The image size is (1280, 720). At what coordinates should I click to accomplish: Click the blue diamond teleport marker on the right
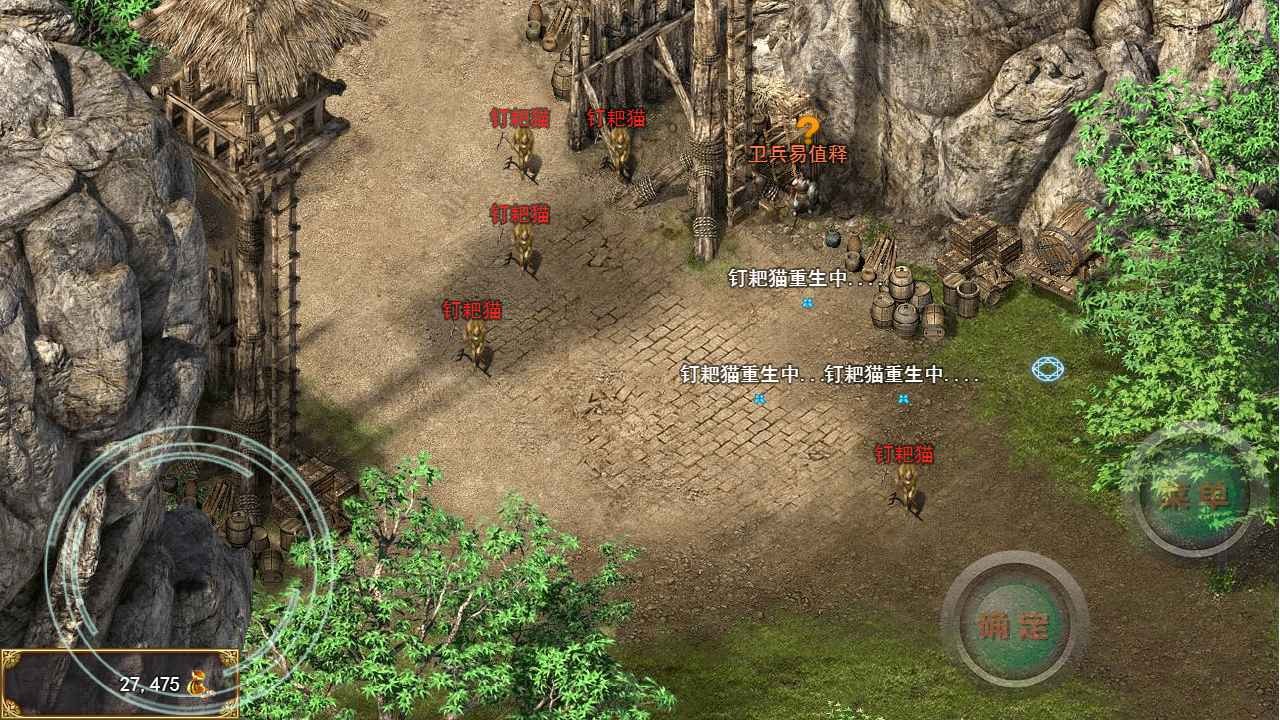(x=1046, y=370)
